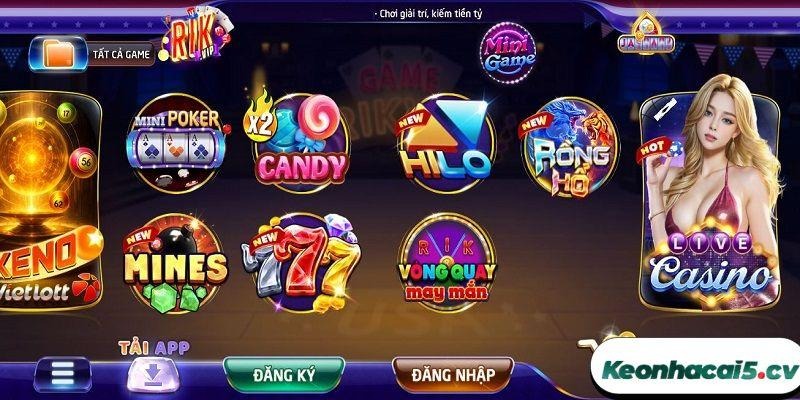Screen dimensions: 800x400
Task: Click the Đăng Ký register button
Action: point(285,375)
